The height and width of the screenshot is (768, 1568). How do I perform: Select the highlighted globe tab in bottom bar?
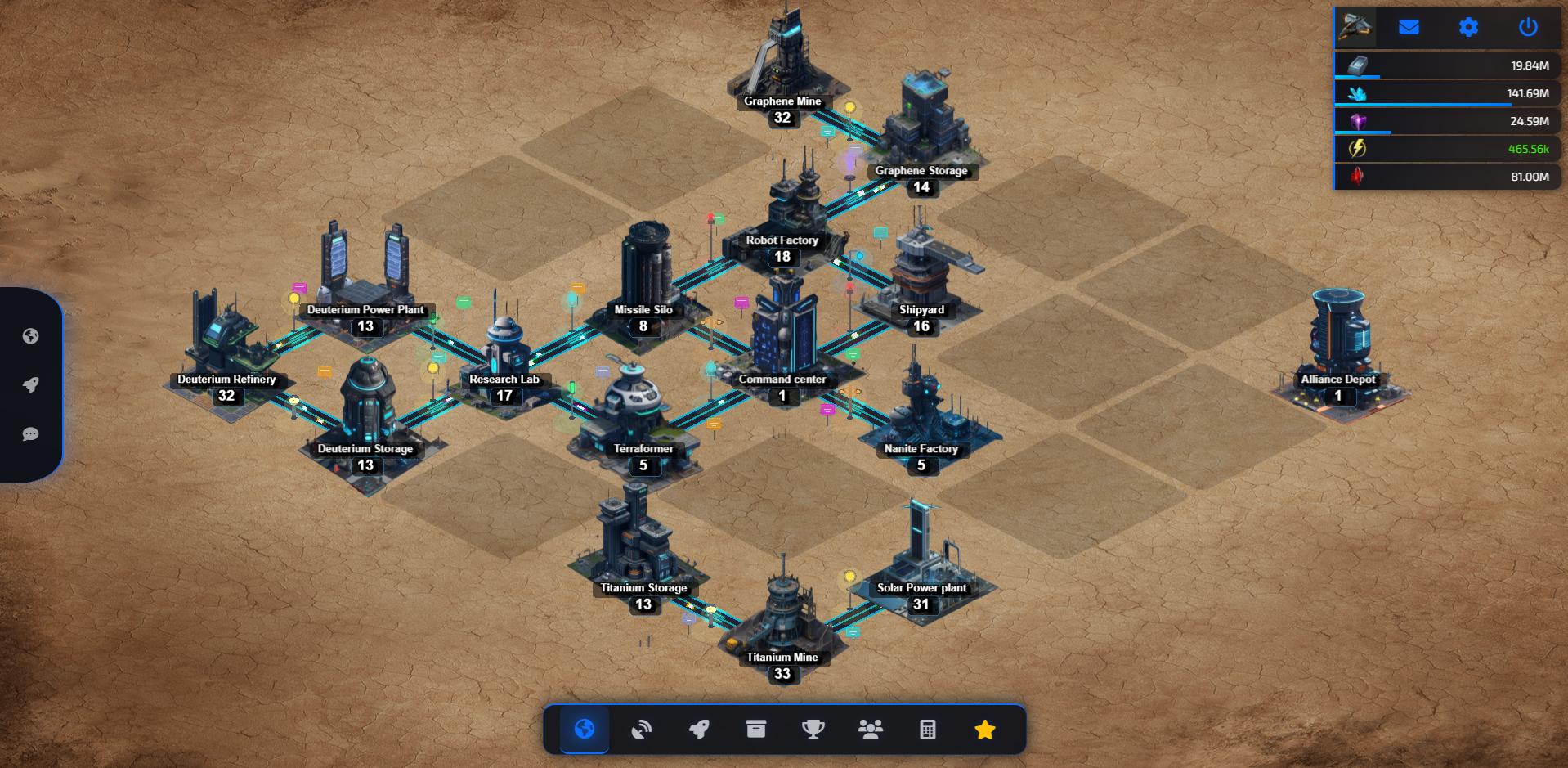585,729
